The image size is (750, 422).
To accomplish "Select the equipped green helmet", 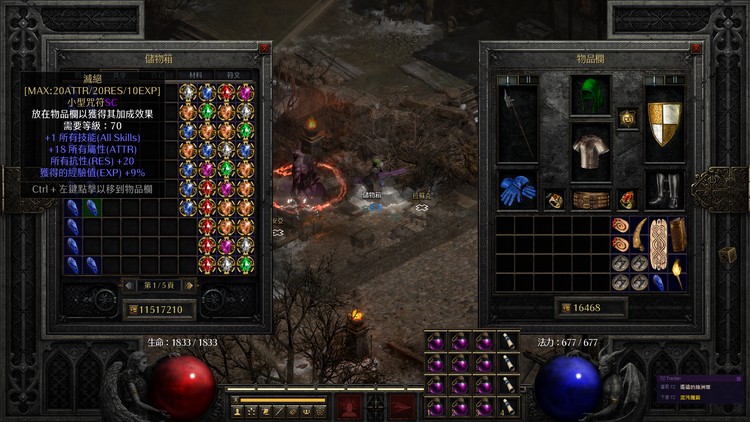I will pyautogui.click(x=590, y=97).
